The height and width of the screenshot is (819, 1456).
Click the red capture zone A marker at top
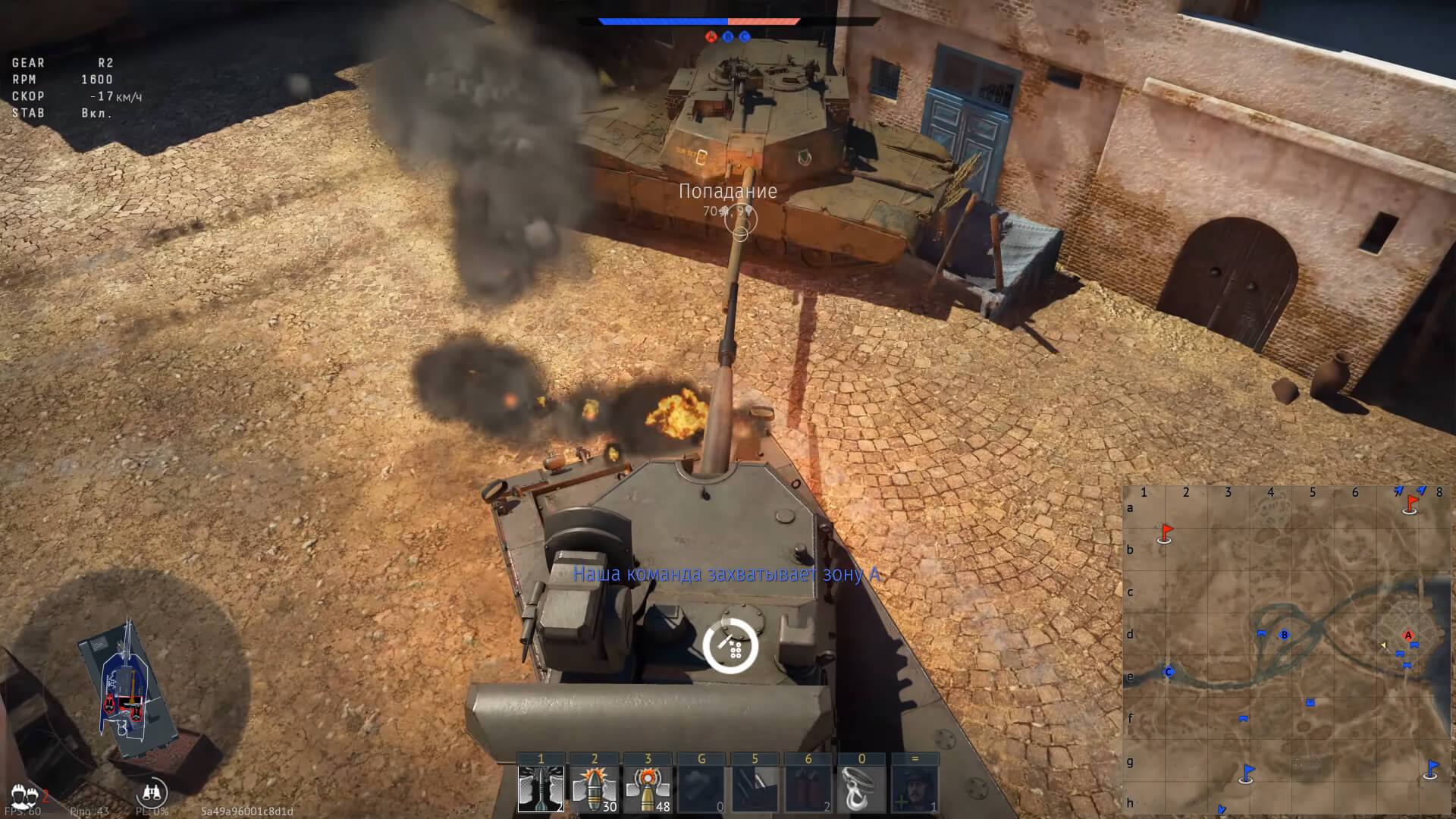point(711,36)
